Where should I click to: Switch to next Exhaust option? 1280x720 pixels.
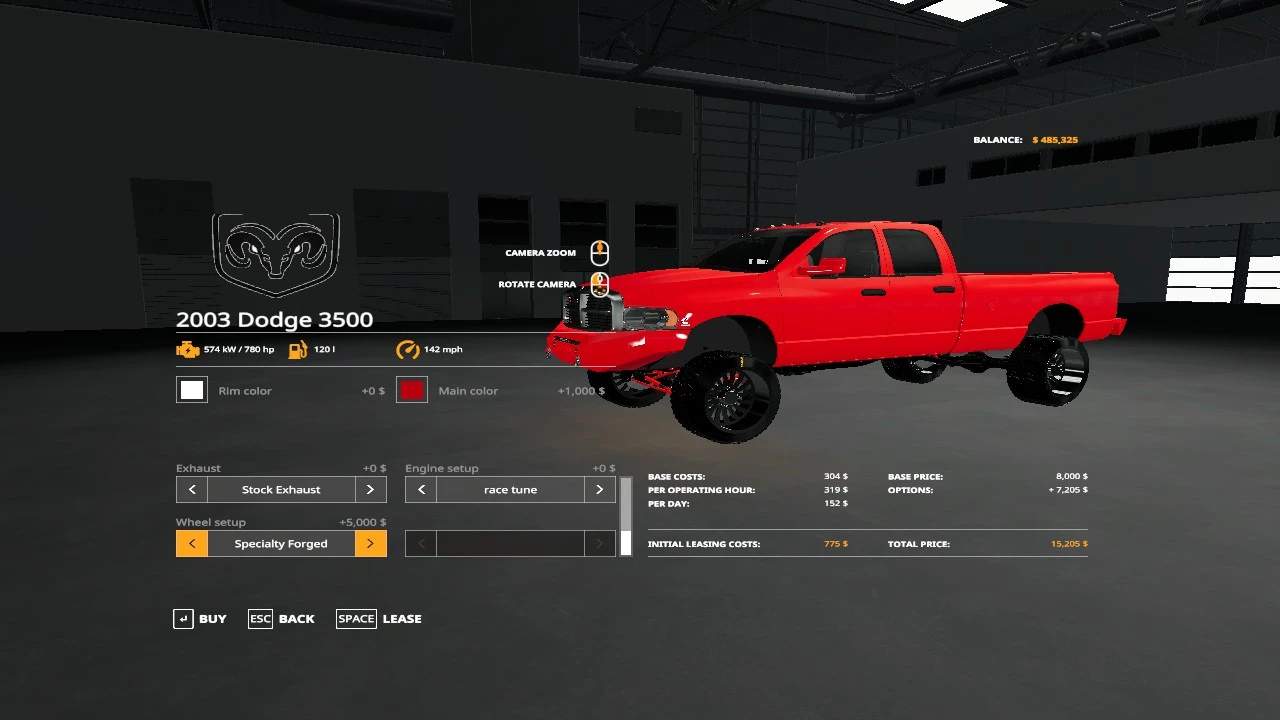pyautogui.click(x=370, y=490)
